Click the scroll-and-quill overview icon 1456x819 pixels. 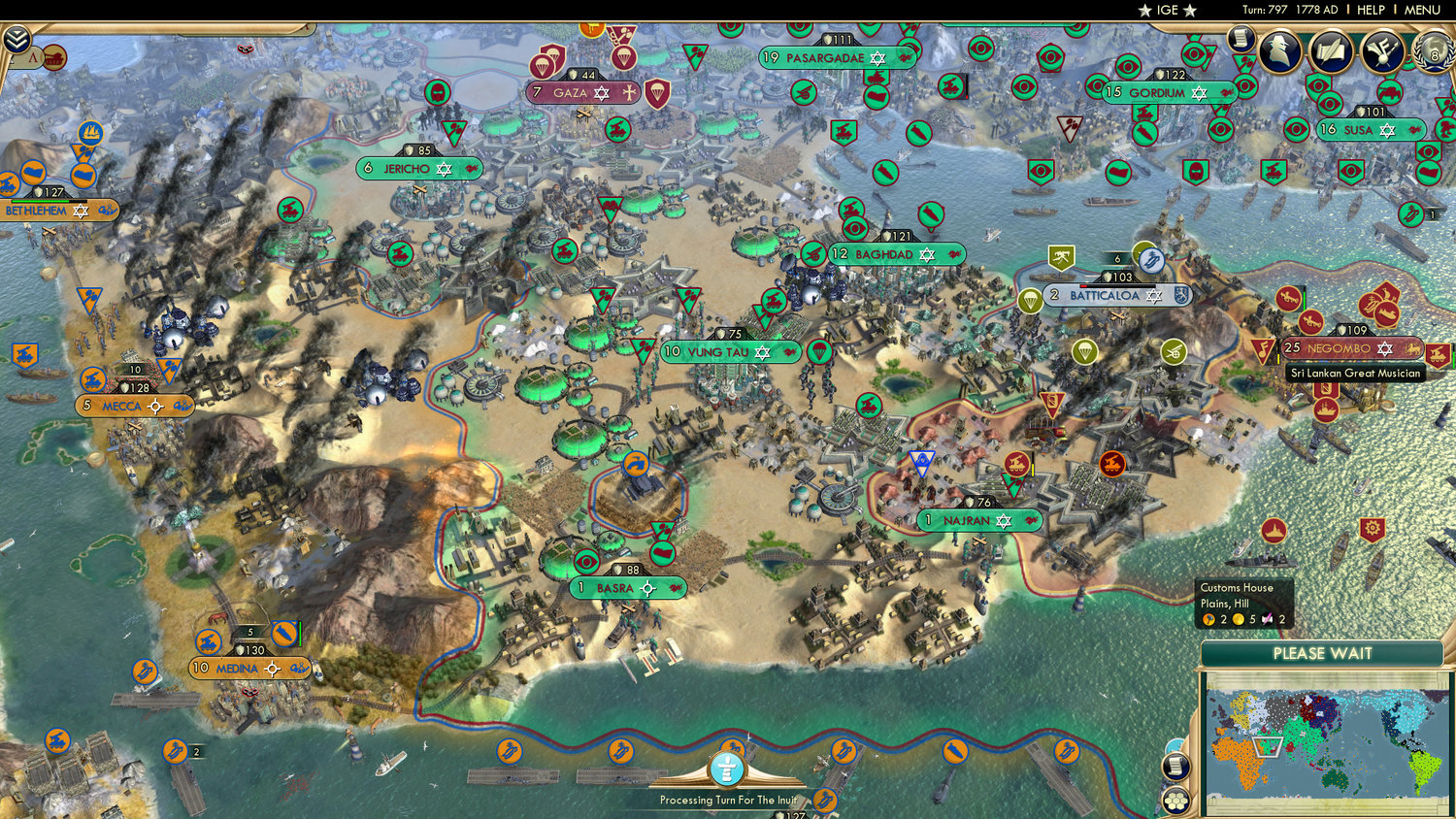coord(1330,50)
